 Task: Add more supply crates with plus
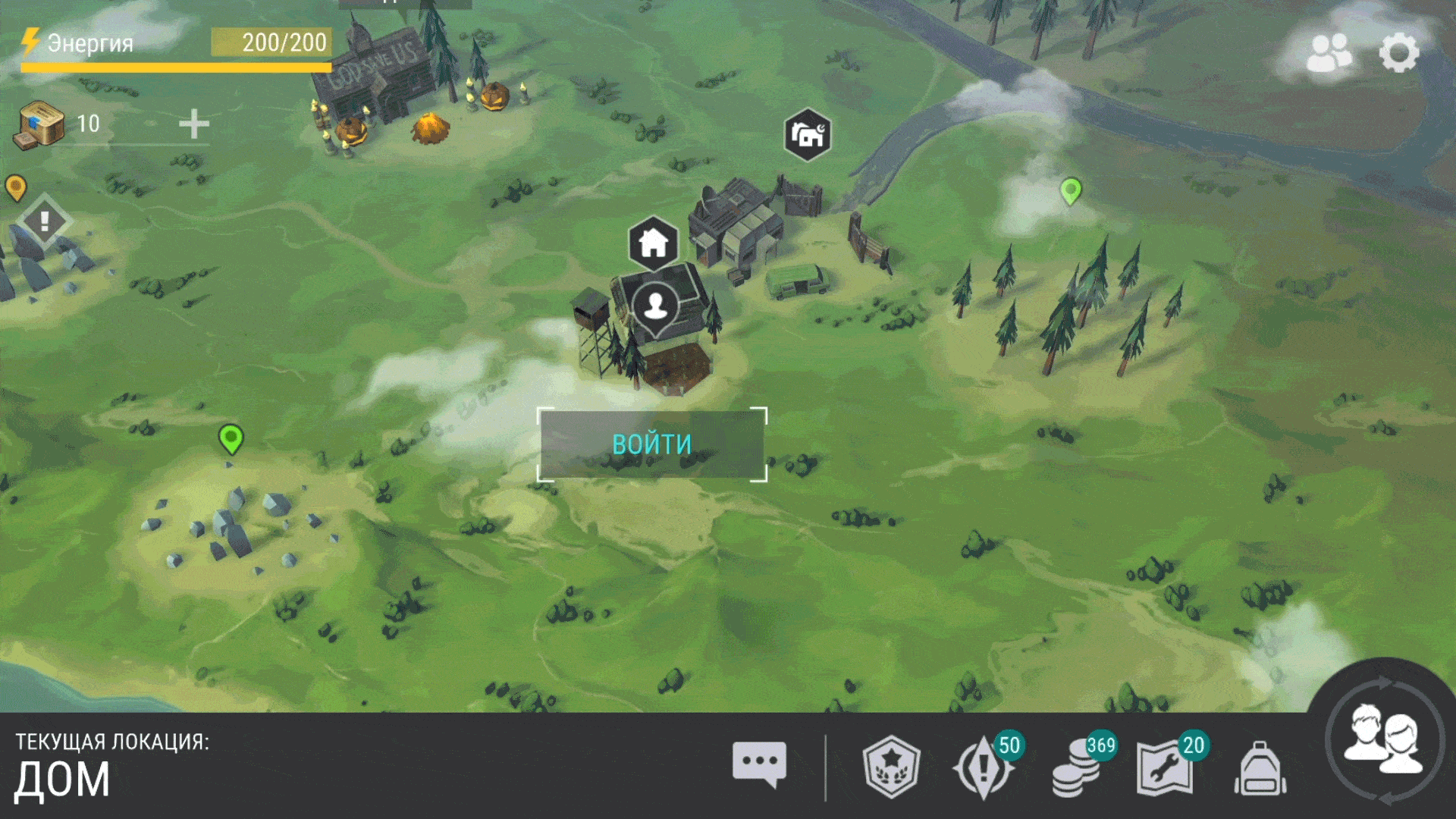194,124
